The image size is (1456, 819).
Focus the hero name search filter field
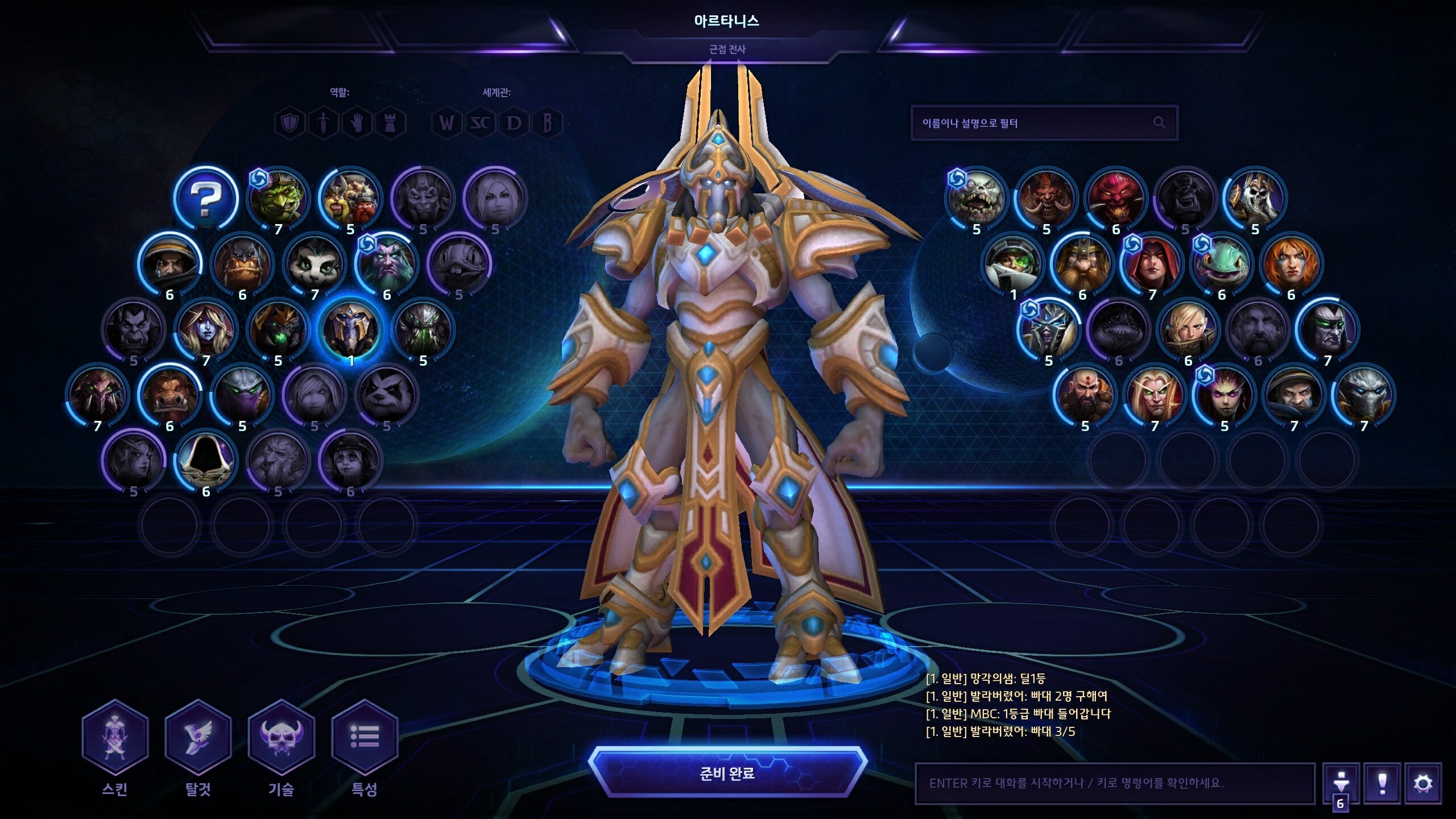(x=1035, y=123)
